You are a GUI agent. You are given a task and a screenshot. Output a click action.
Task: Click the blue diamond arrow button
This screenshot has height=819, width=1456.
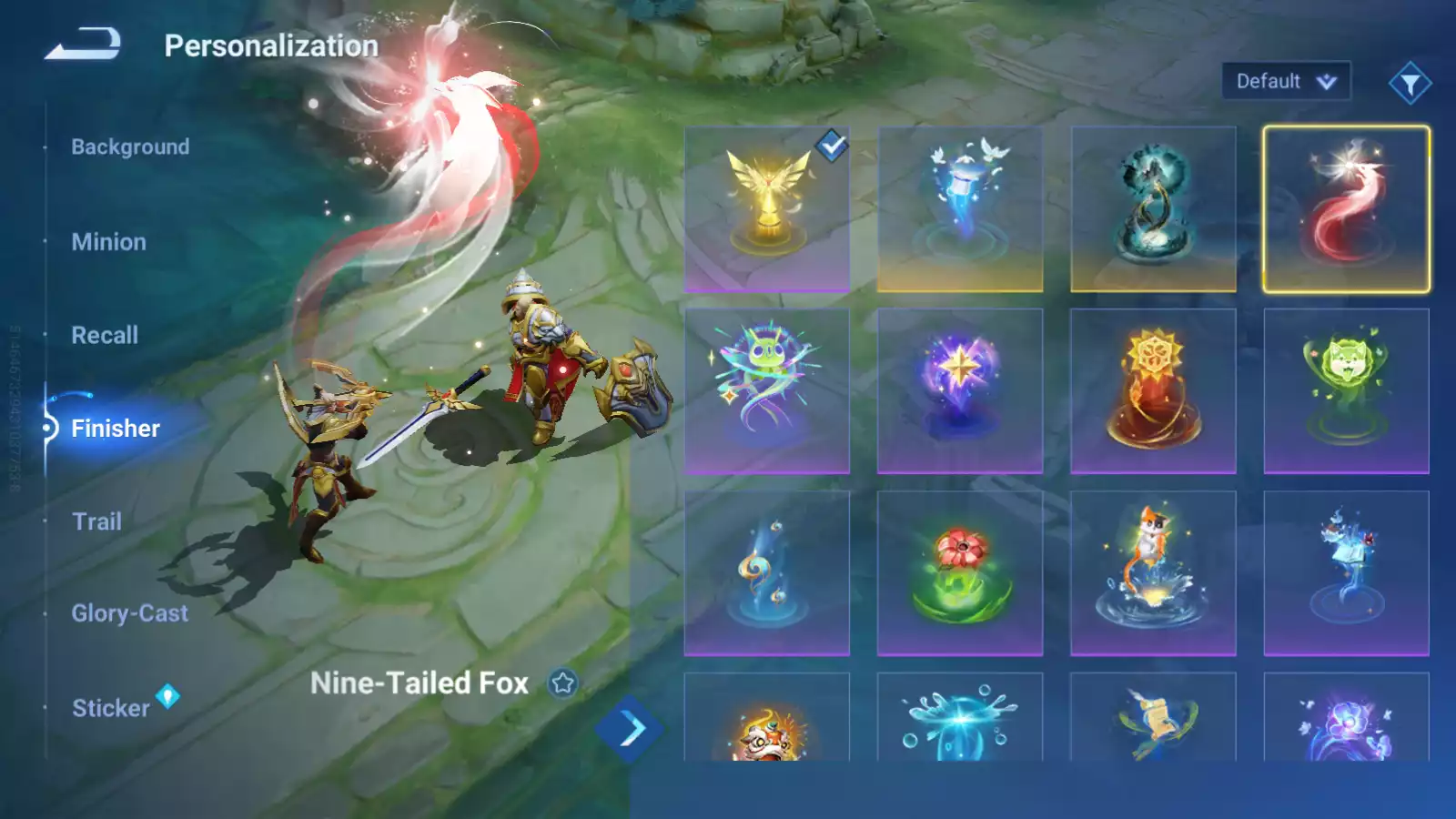click(629, 729)
